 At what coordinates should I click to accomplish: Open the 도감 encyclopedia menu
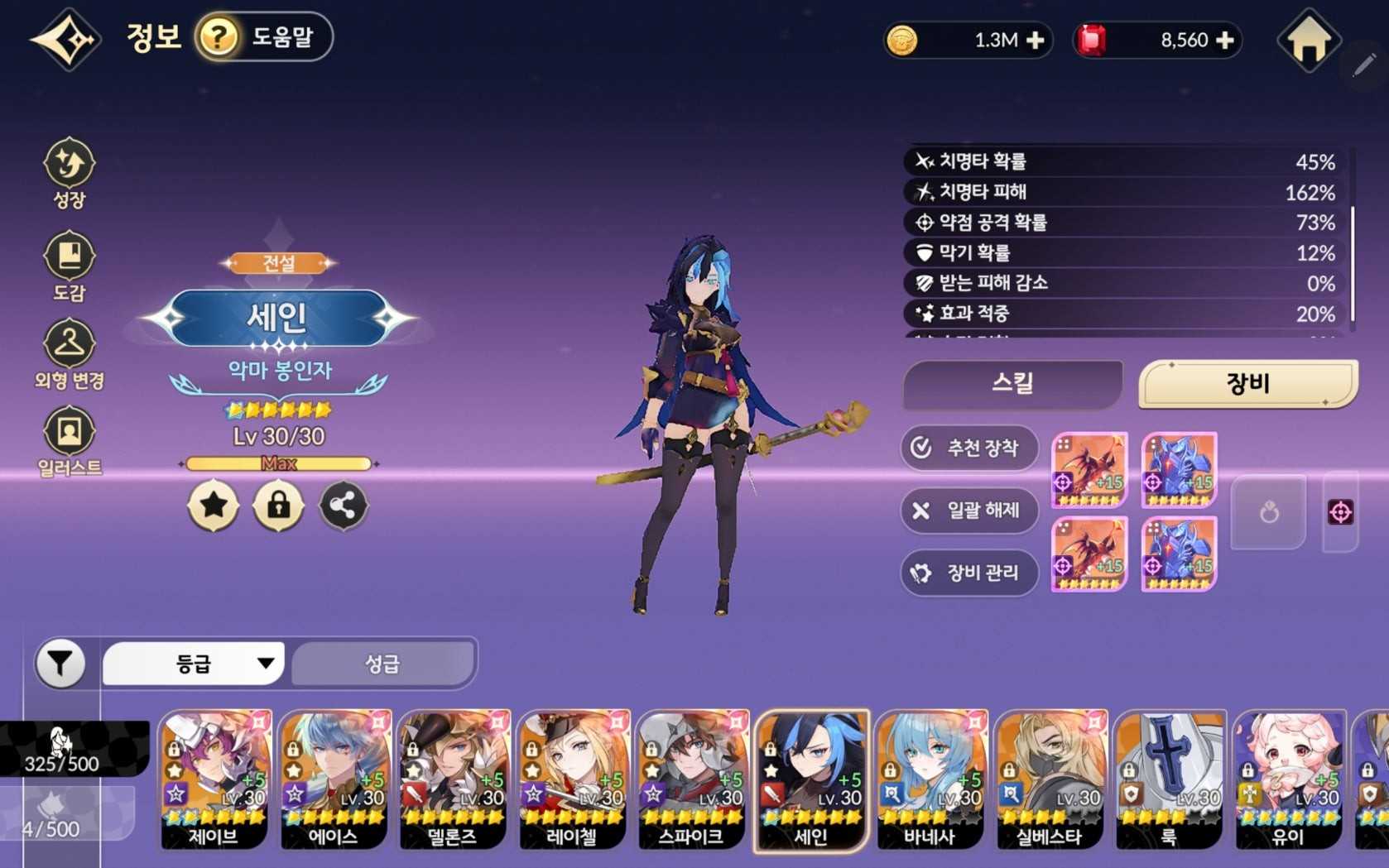pos(70,266)
